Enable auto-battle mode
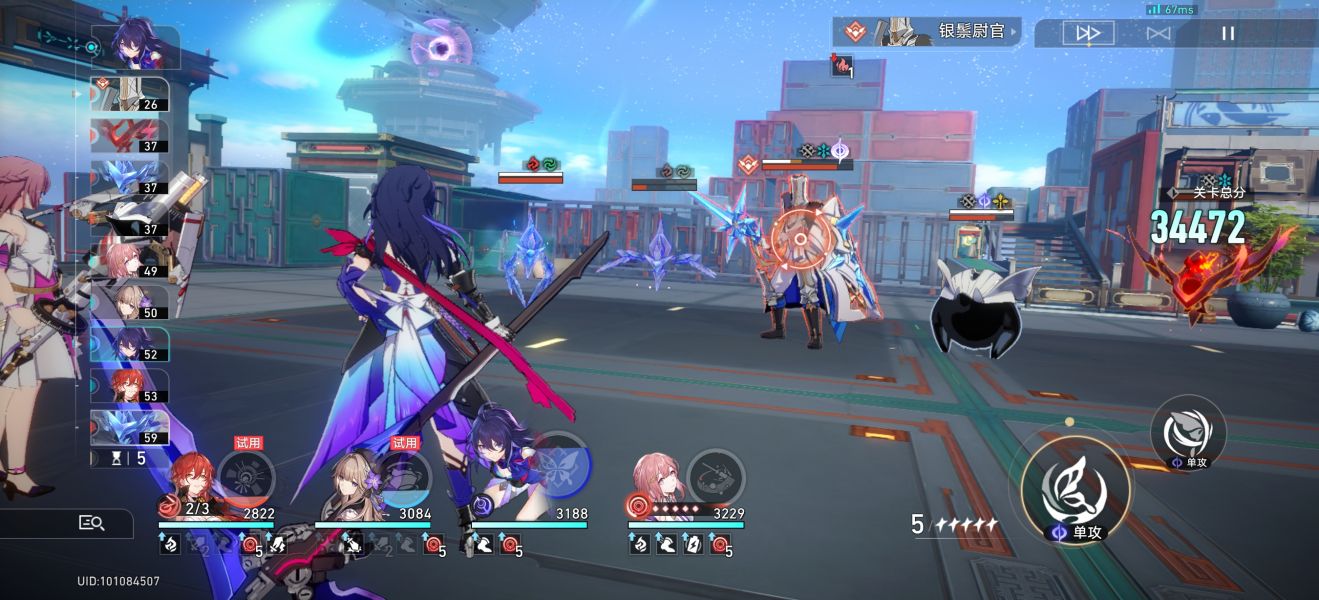This screenshot has width=1319, height=600. pos(1158,33)
